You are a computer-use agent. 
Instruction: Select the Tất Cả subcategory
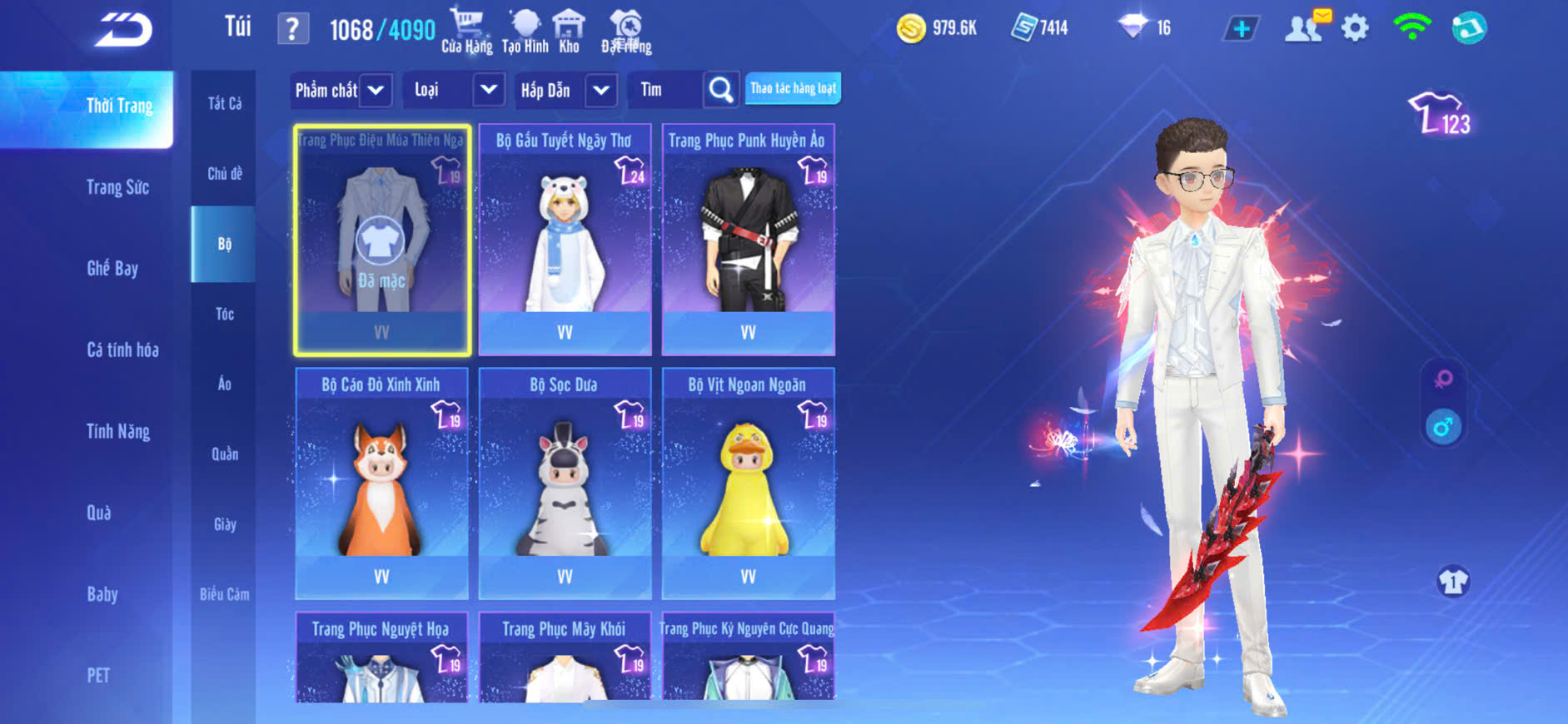click(x=224, y=103)
